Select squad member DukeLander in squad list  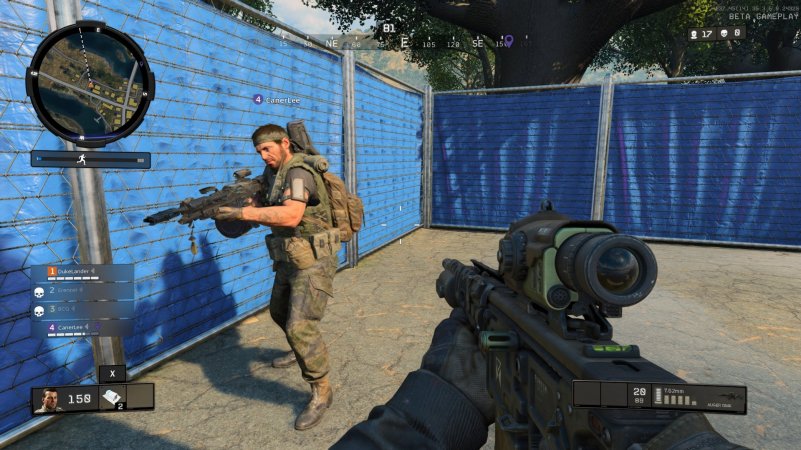click(x=82, y=272)
